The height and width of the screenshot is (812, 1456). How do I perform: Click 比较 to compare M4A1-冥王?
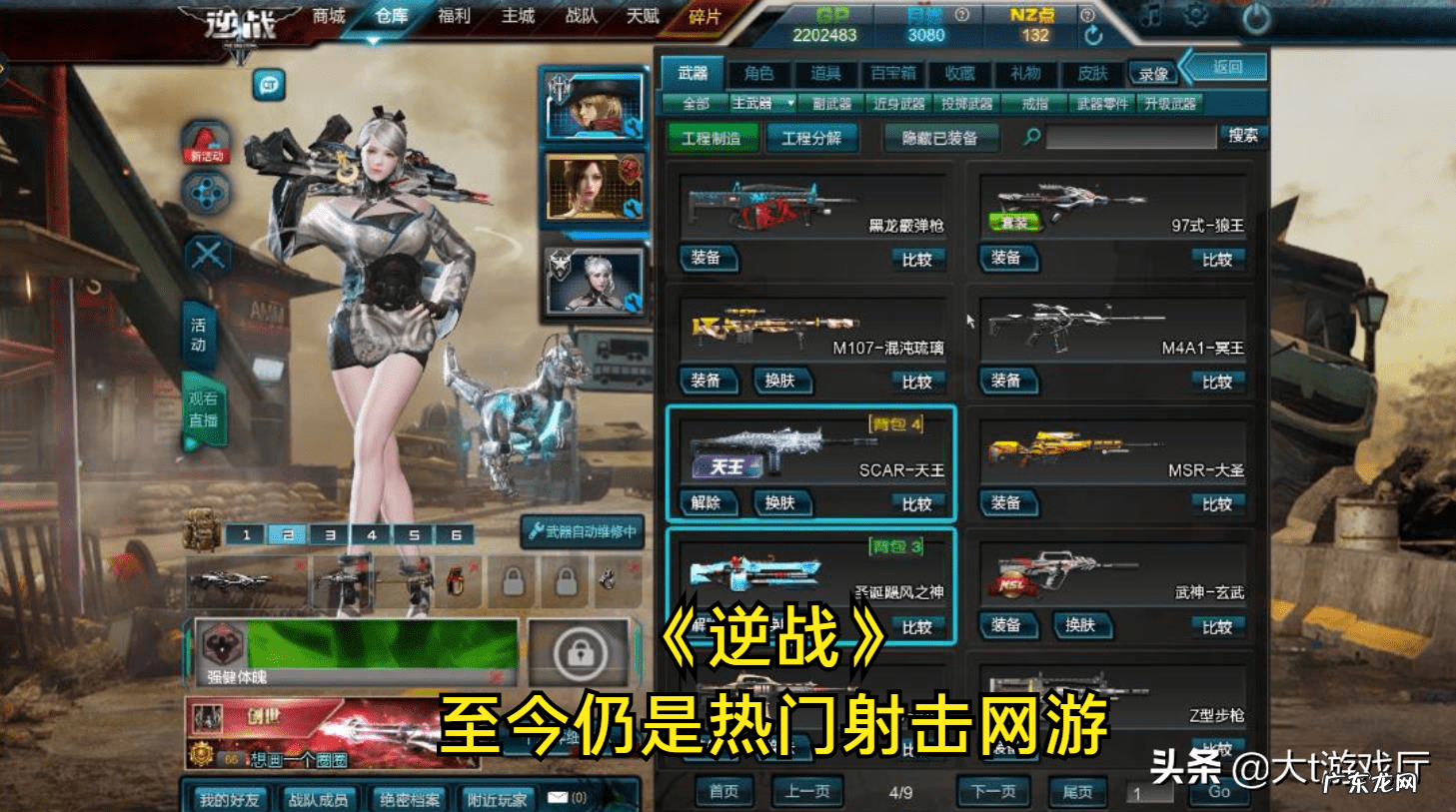tap(1217, 381)
